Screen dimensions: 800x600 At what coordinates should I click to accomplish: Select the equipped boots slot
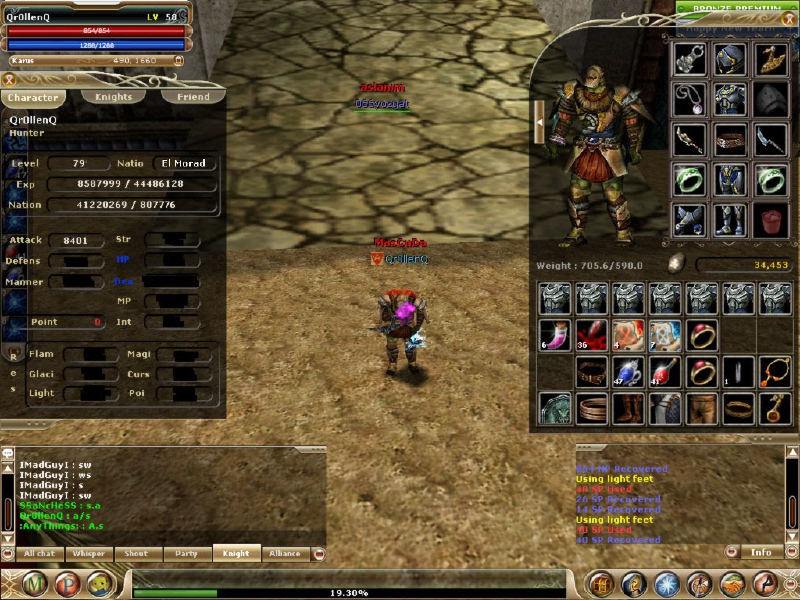coord(731,218)
